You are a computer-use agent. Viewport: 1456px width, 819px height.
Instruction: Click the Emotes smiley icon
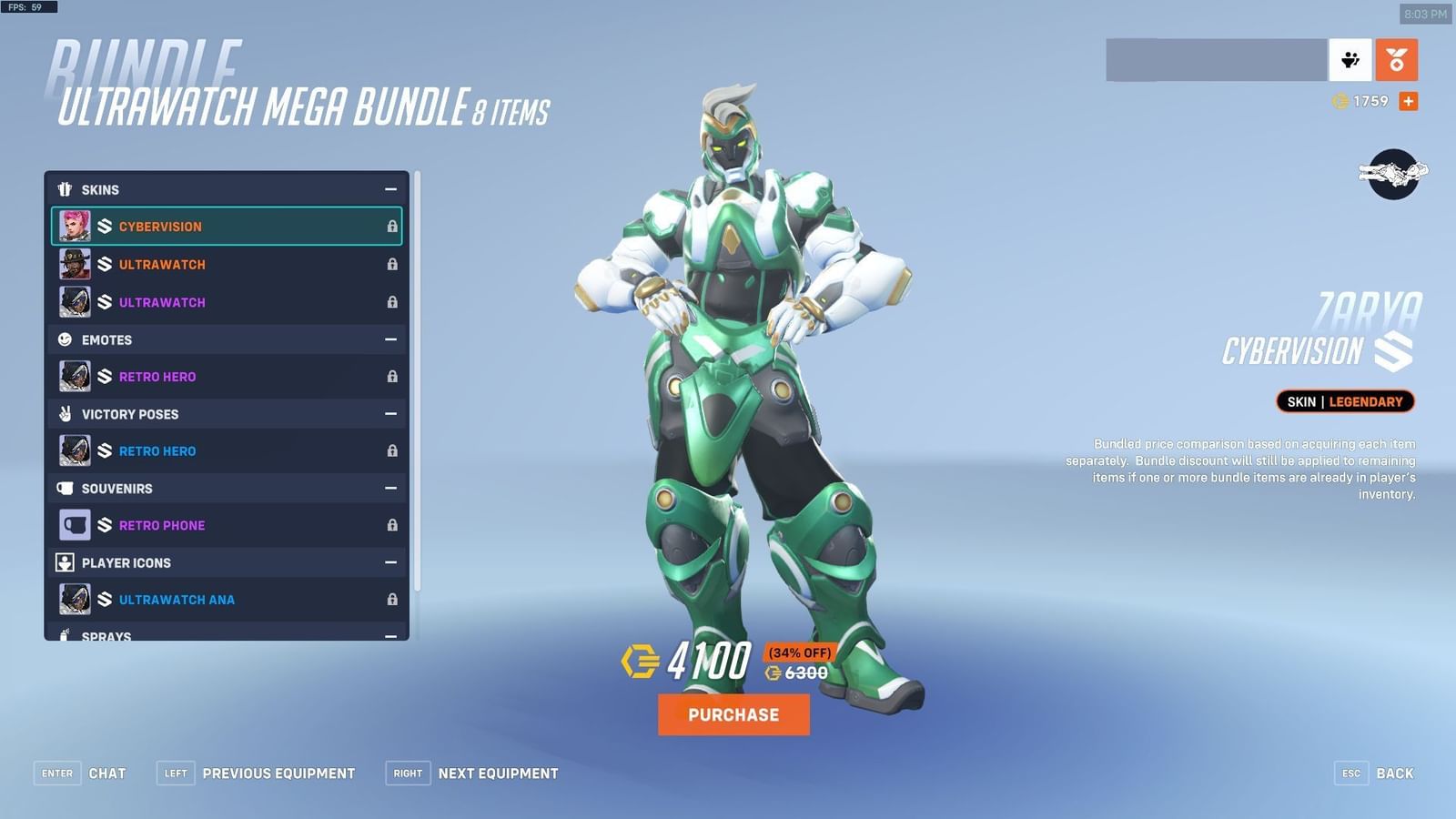click(x=65, y=339)
